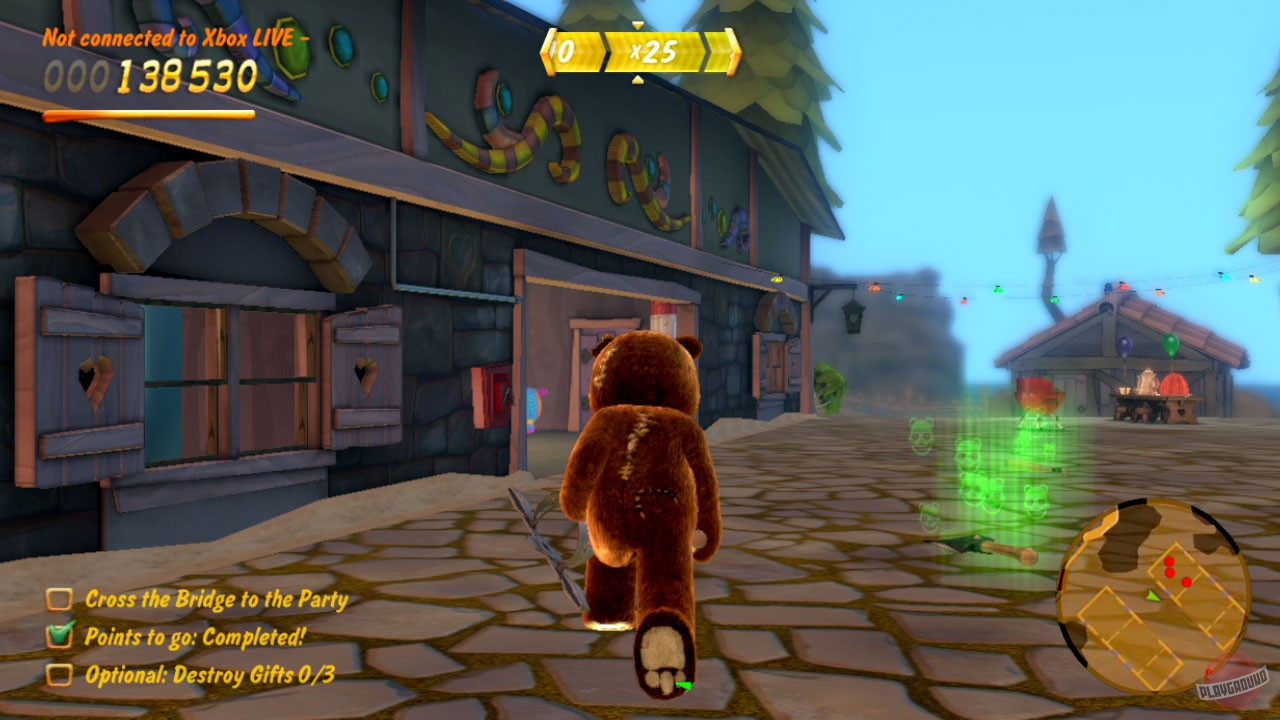
Task: Click the green player arrow on the minimap
Action: coord(1153,596)
